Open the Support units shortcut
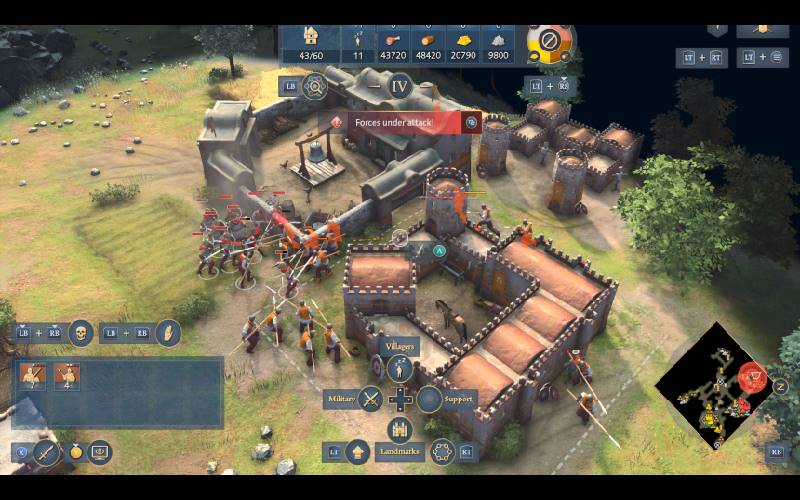This screenshot has width=800, height=500. [430, 399]
